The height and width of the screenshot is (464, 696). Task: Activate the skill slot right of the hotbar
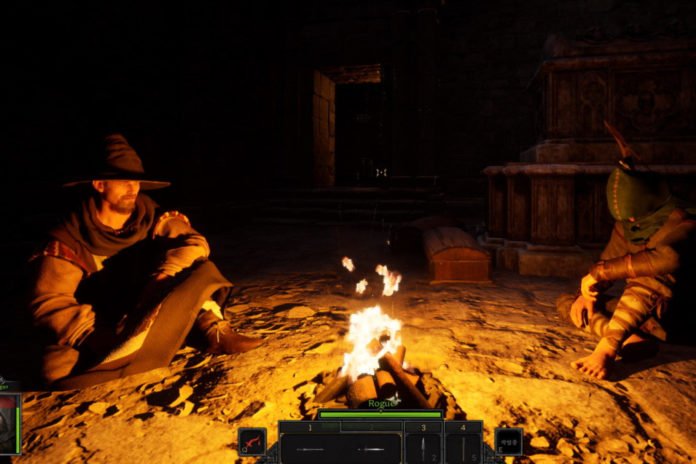click(509, 441)
